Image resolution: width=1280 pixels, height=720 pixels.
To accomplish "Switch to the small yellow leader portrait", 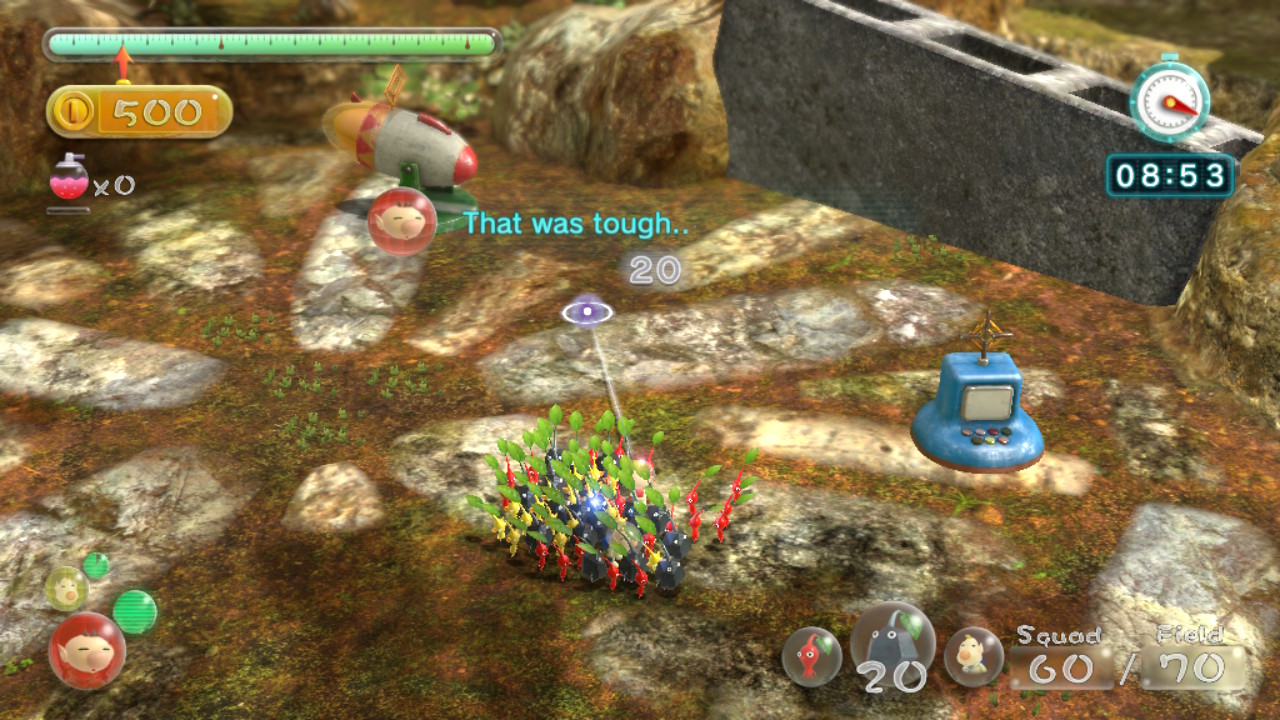I will pos(66,587).
